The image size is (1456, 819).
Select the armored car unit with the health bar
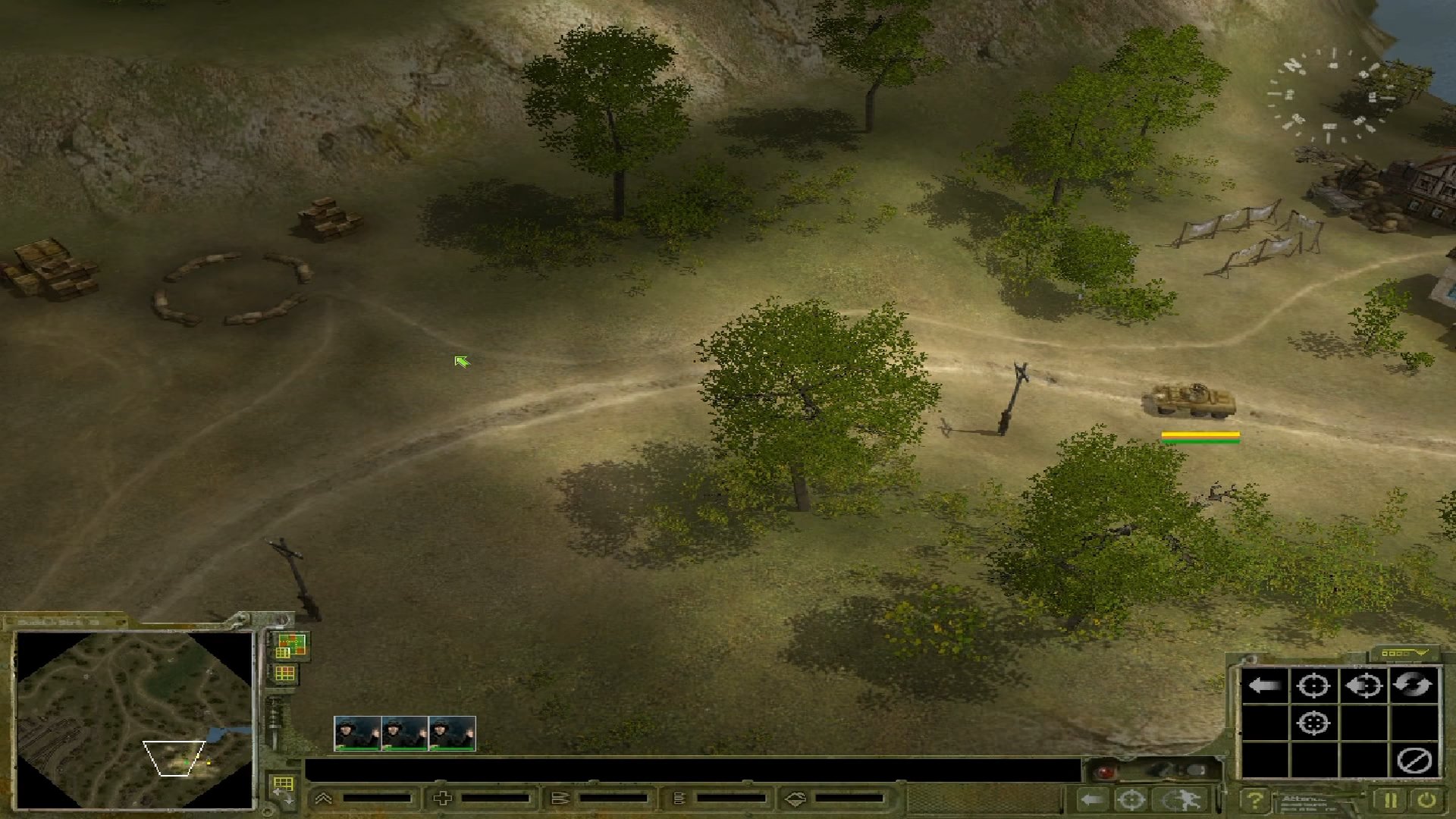(x=1188, y=400)
